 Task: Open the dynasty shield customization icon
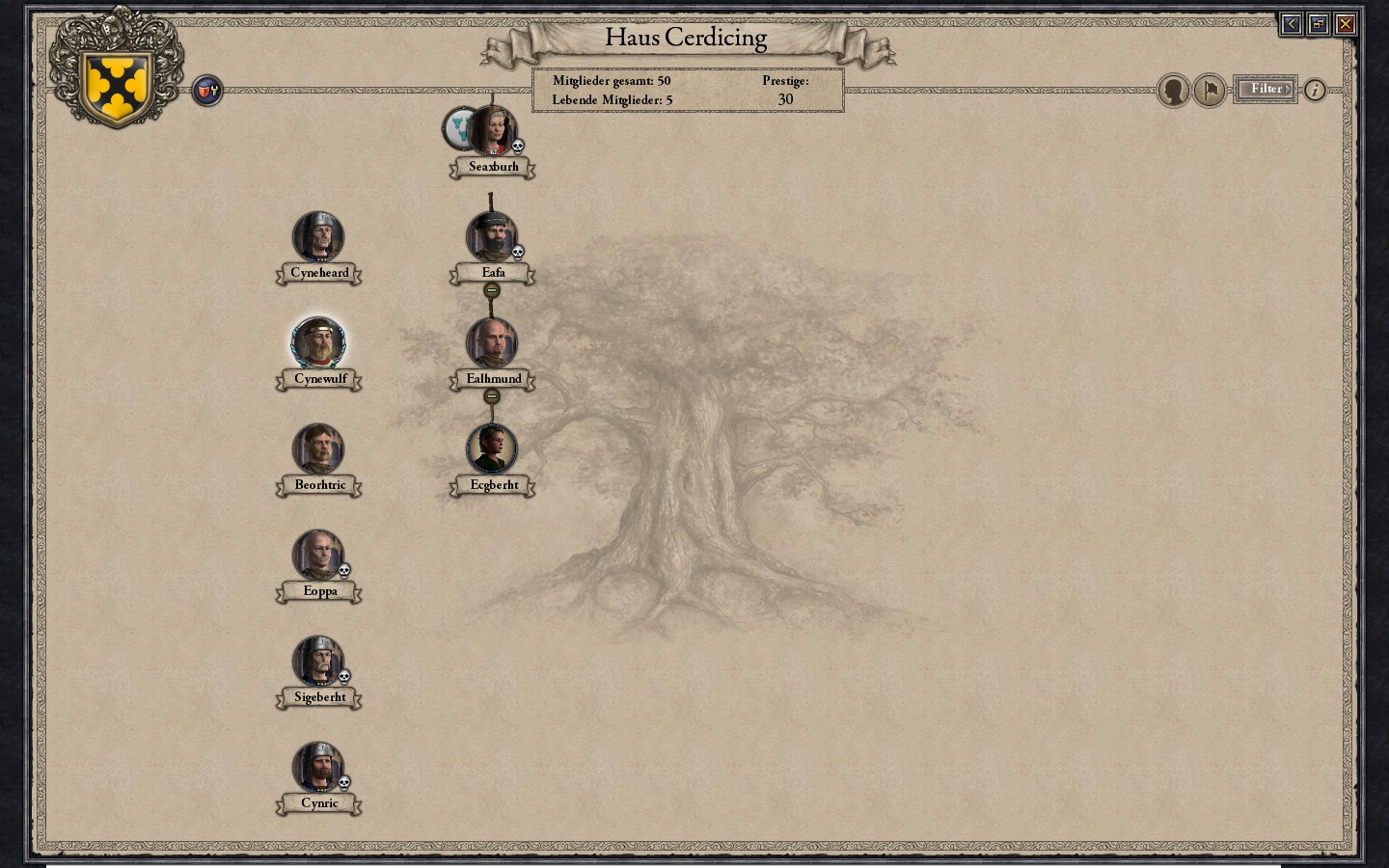click(206, 90)
